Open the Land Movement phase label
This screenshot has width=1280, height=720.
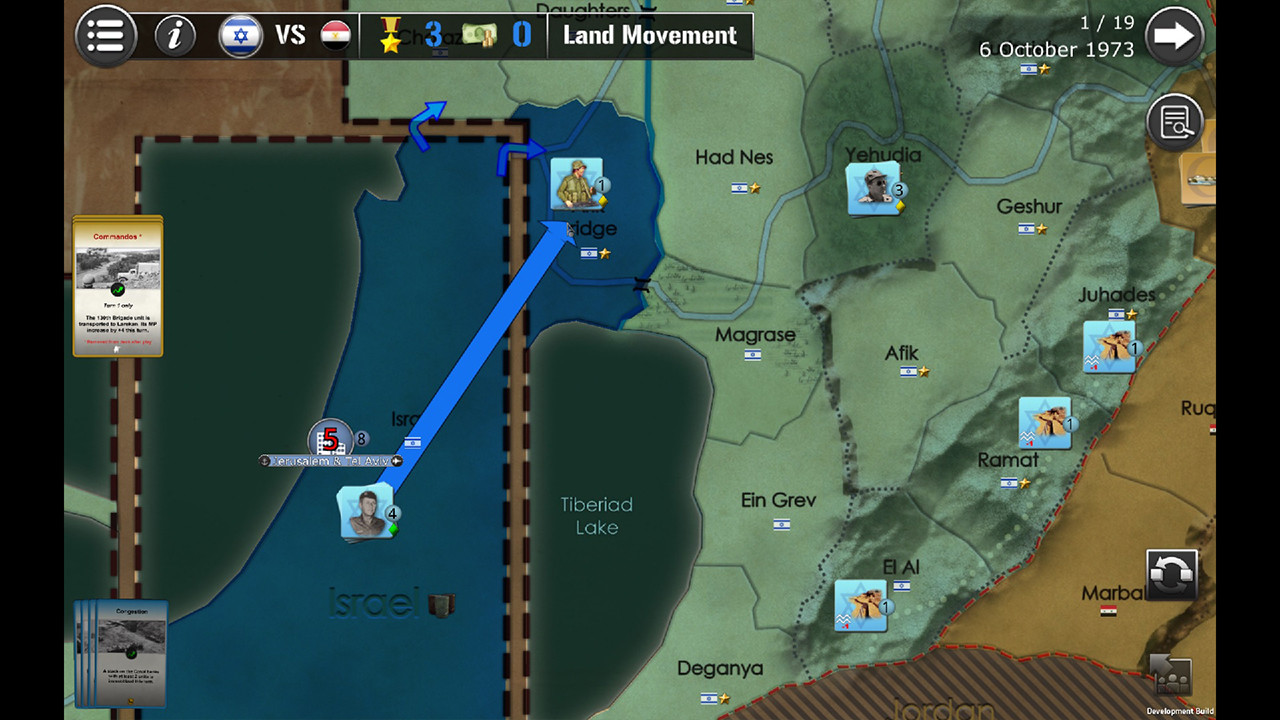tap(650, 35)
